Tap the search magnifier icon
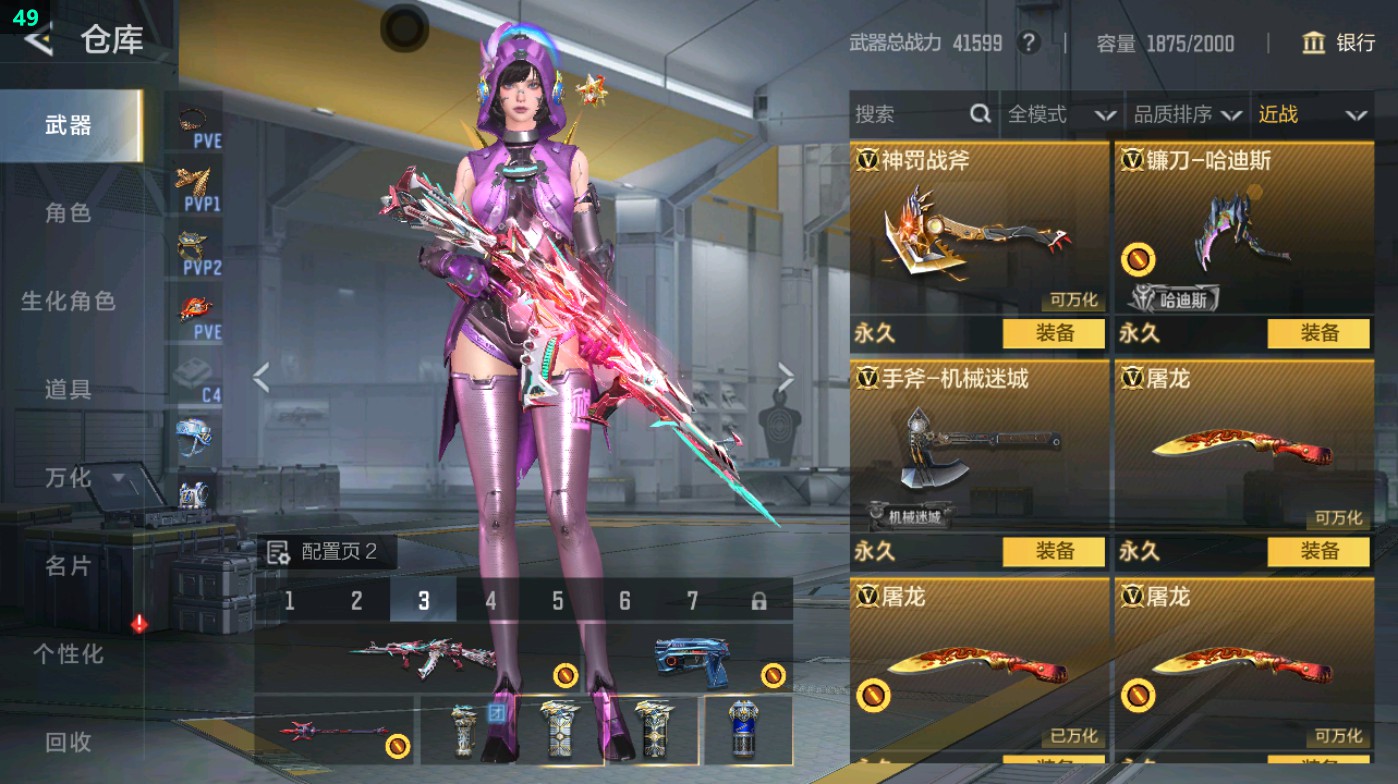Image resolution: width=1398 pixels, height=784 pixels. pyautogui.click(x=978, y=115)
